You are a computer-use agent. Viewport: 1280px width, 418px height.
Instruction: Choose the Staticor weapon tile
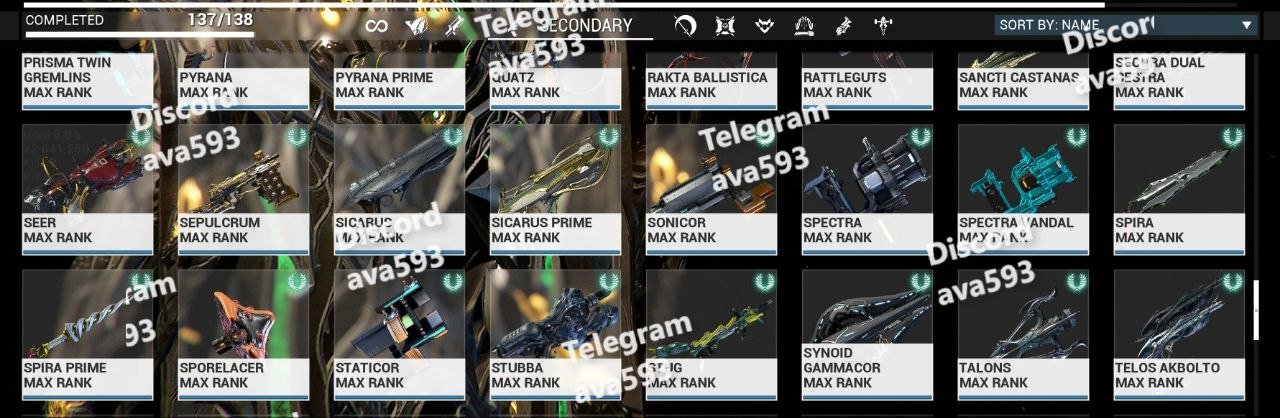pyautogui.click(x=400, y=334)
